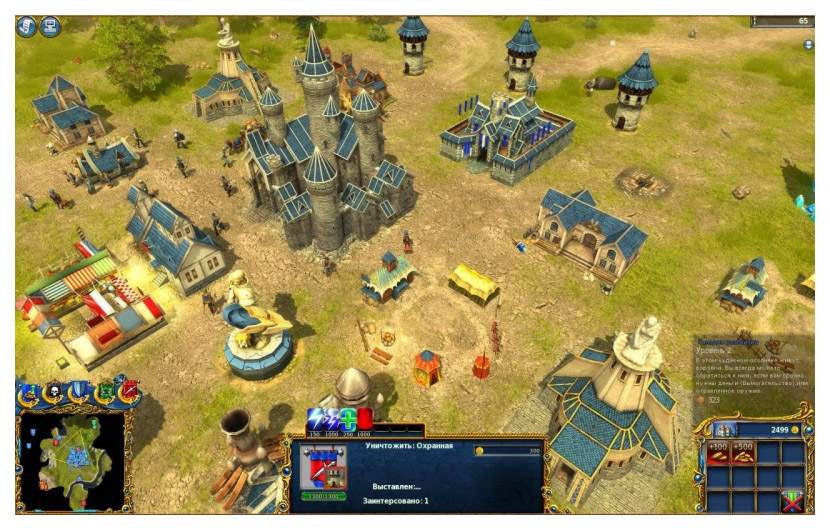This screenshot has width=830, height=530.
Task: Use the red spell icon
Action: (x=366, y=419)
